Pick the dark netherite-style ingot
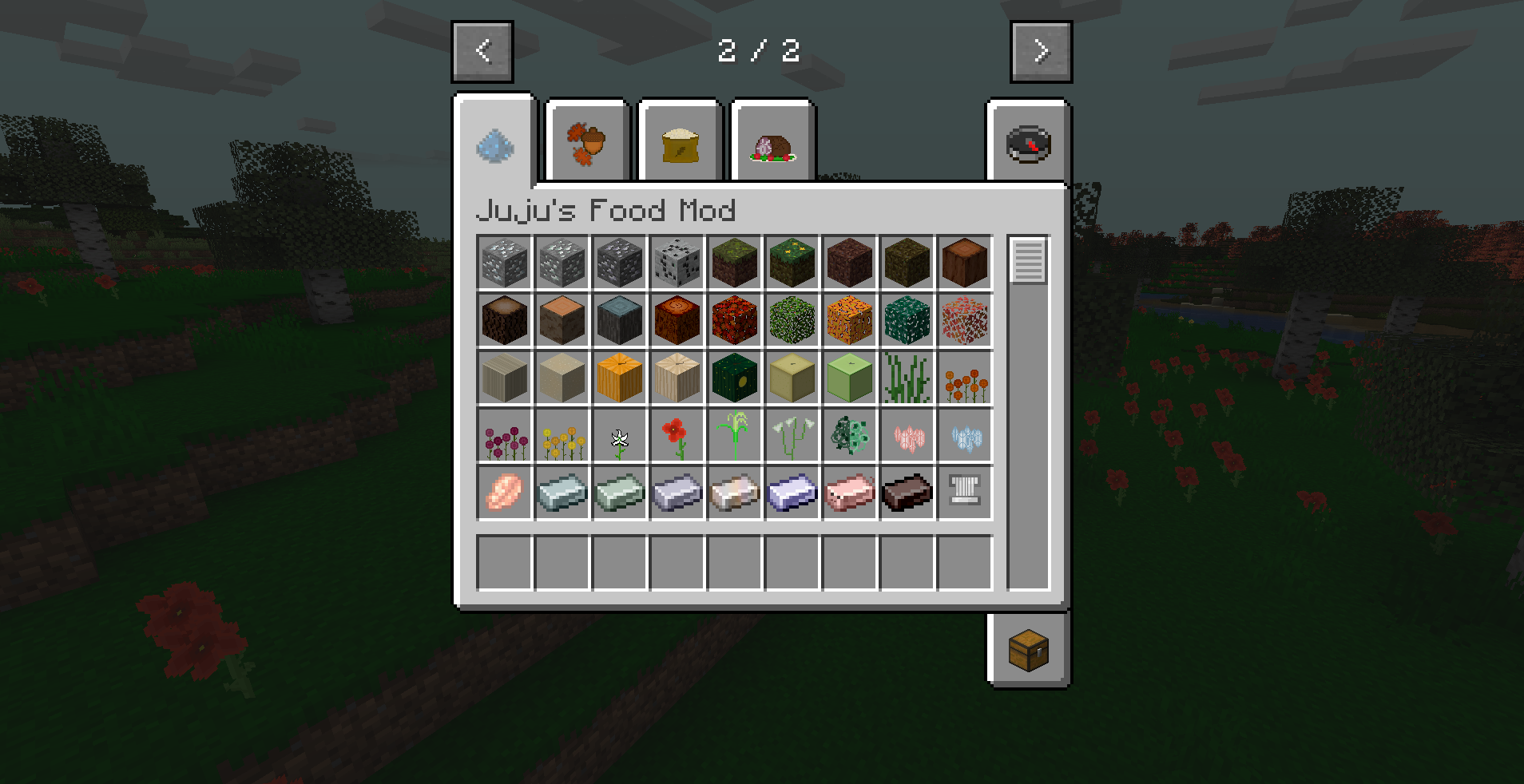The image size is (1524, 784). click(x=907, y=492)
